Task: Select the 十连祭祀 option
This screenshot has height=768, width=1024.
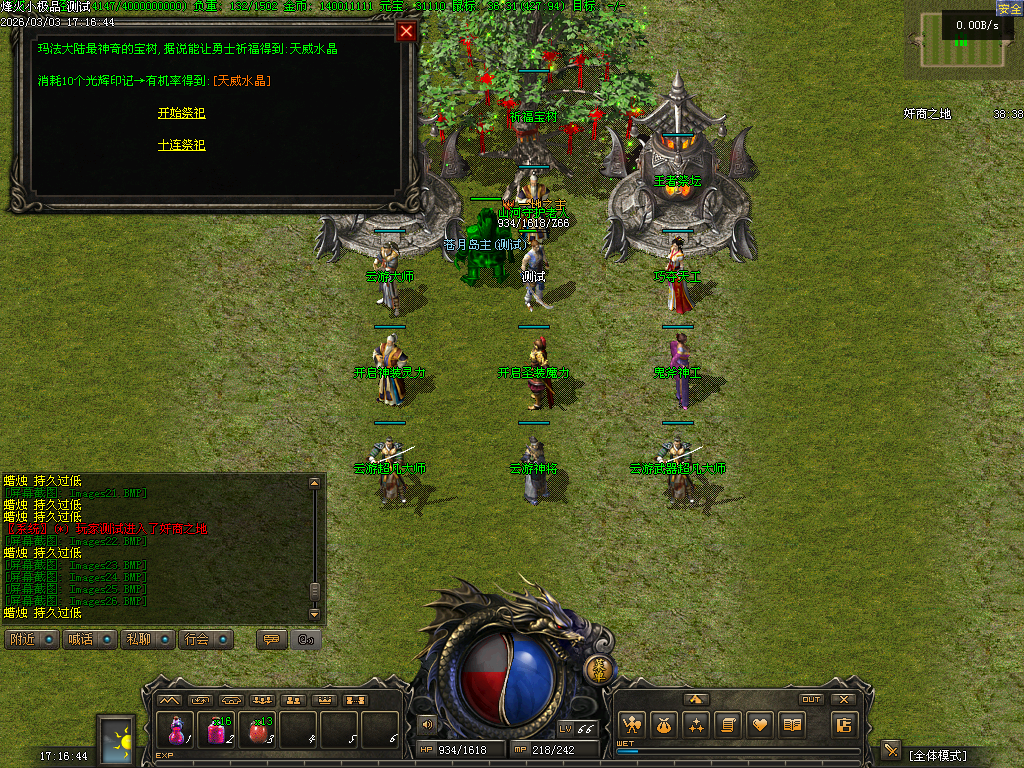Action: [x=181, y=145]
